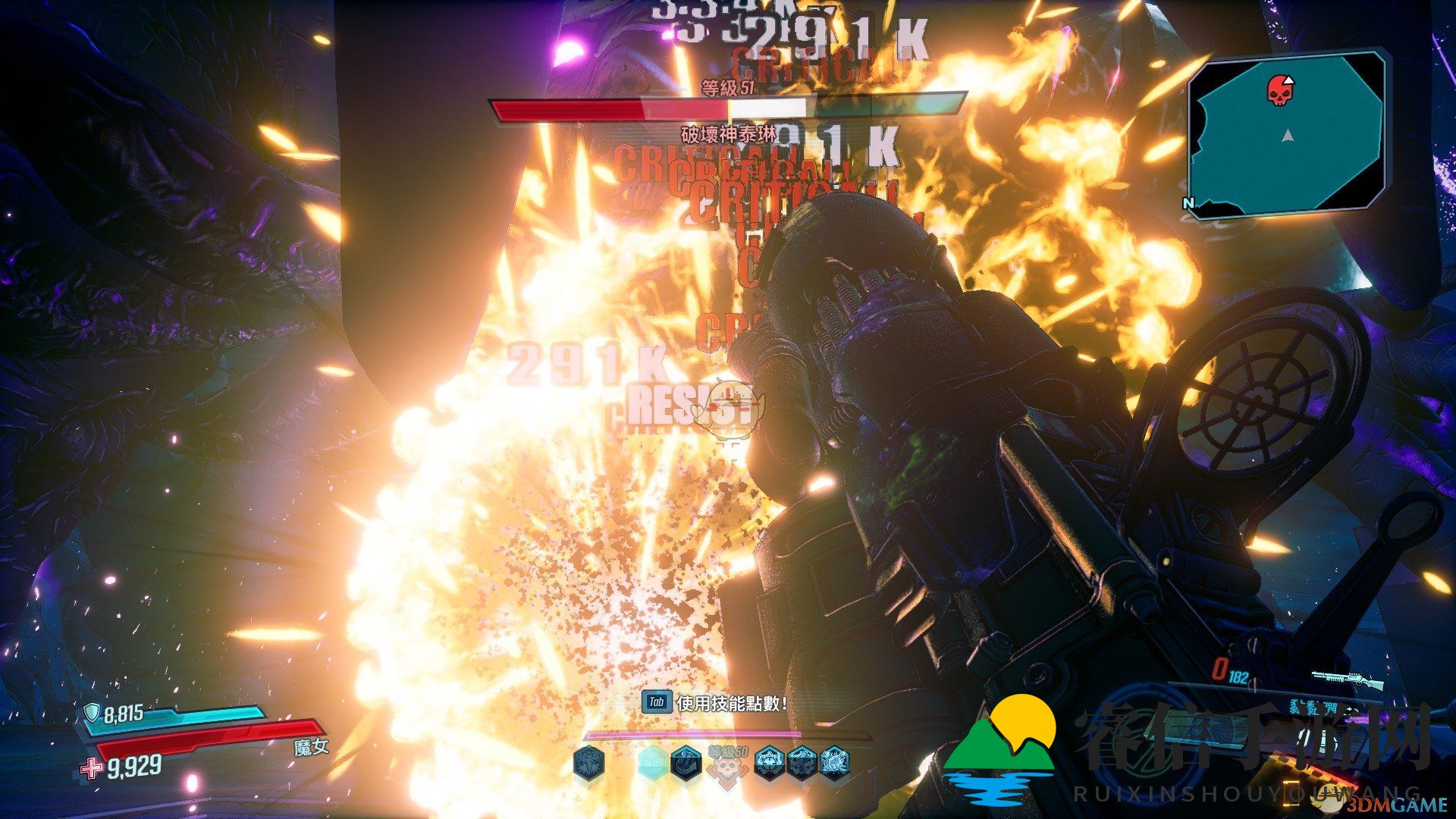Click the rightmost glowing orb hexagon skill
Image resolution: width=1456 pixels, height=819 pixels.
coord(834,762)
